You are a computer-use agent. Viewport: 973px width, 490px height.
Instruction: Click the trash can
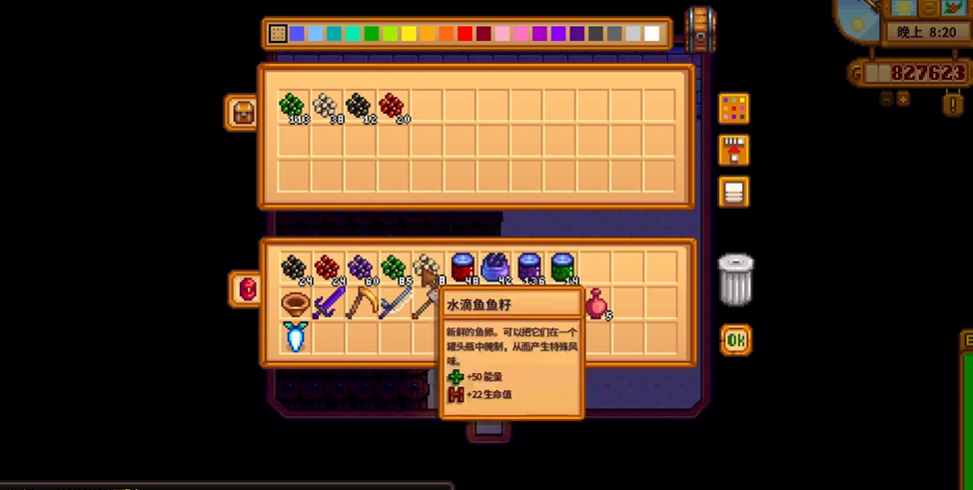point(735,279)
